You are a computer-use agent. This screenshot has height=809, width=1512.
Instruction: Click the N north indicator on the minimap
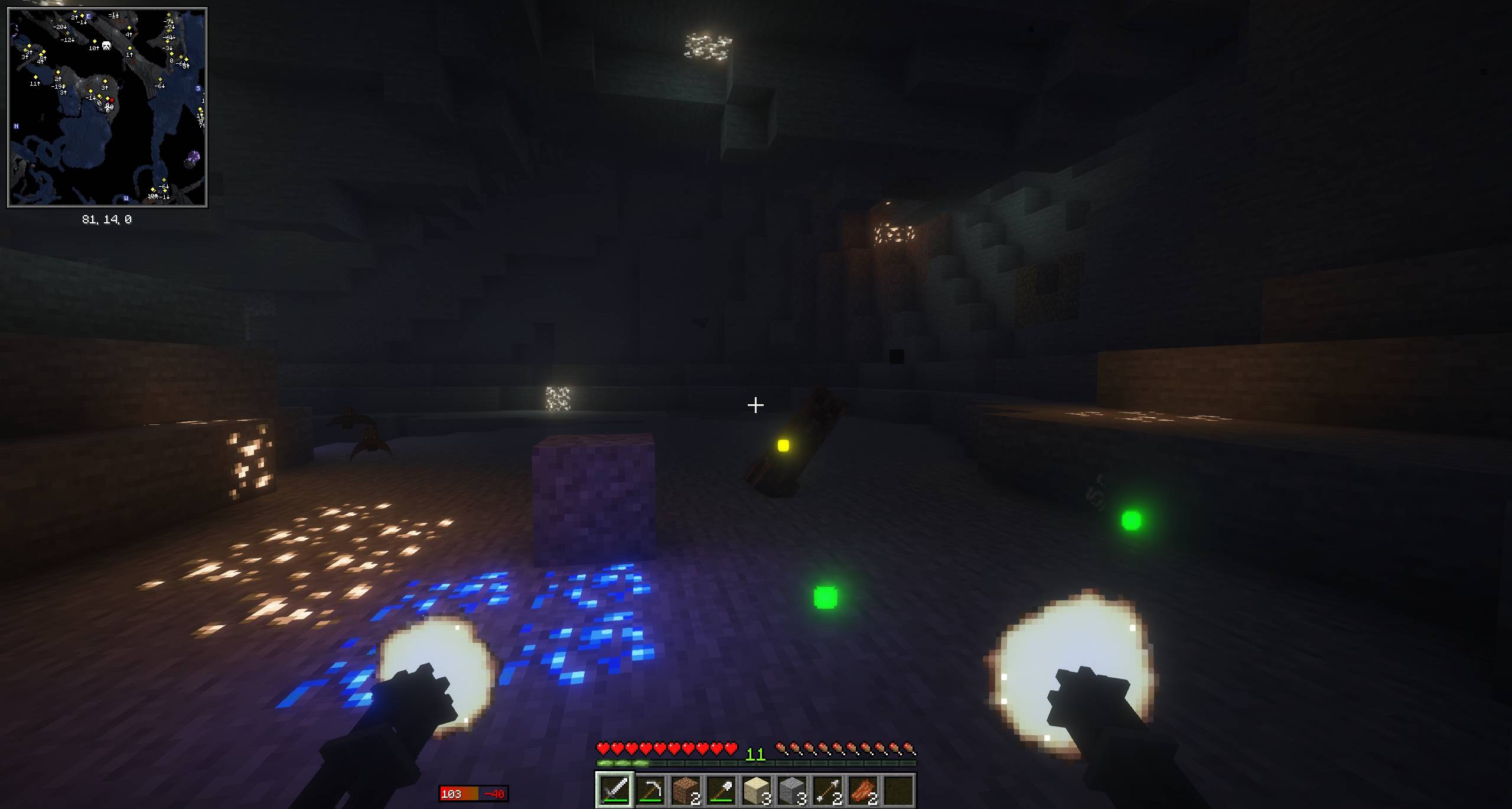click(15, 127)
